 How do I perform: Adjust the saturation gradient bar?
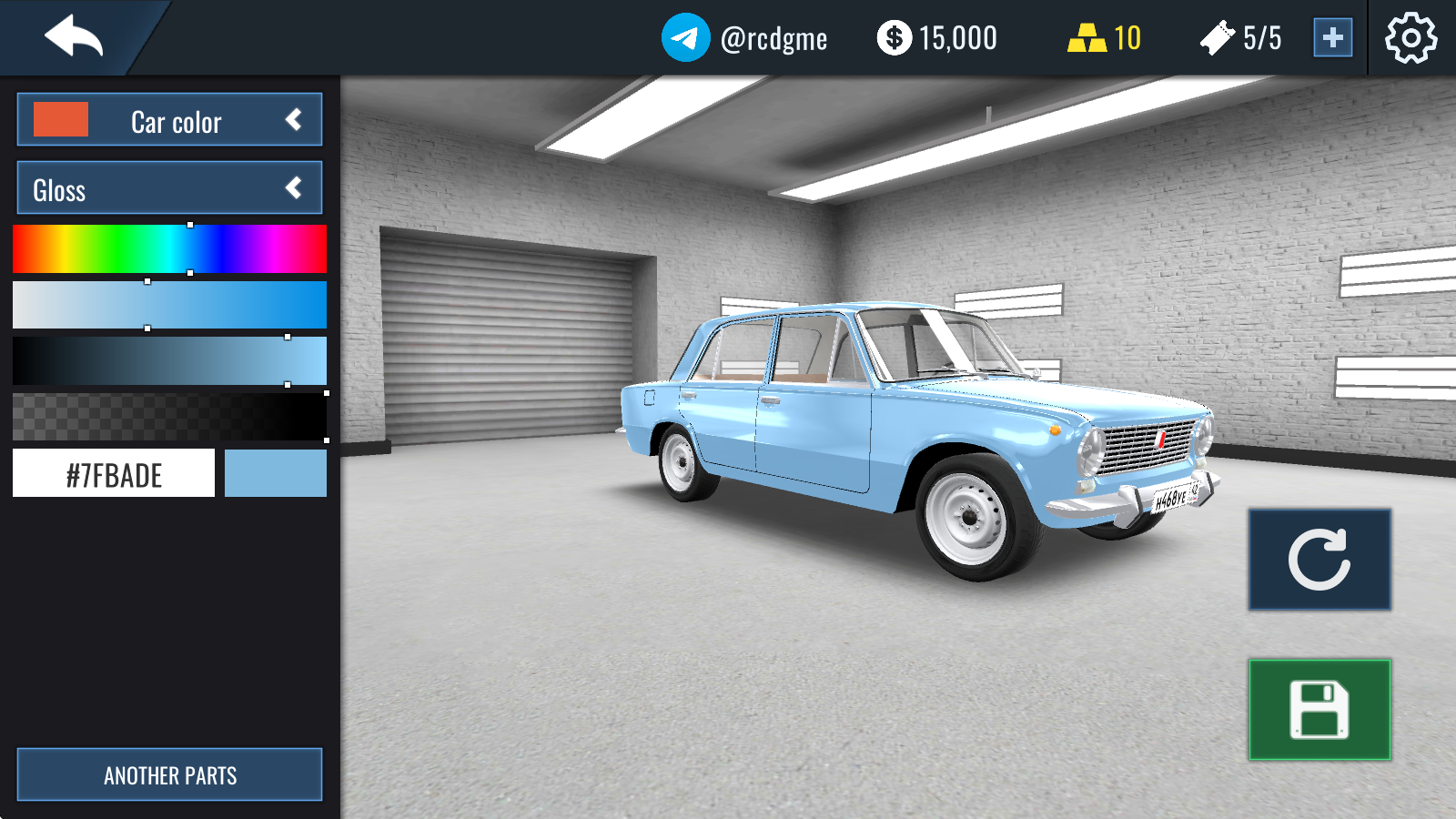point(169,305)
